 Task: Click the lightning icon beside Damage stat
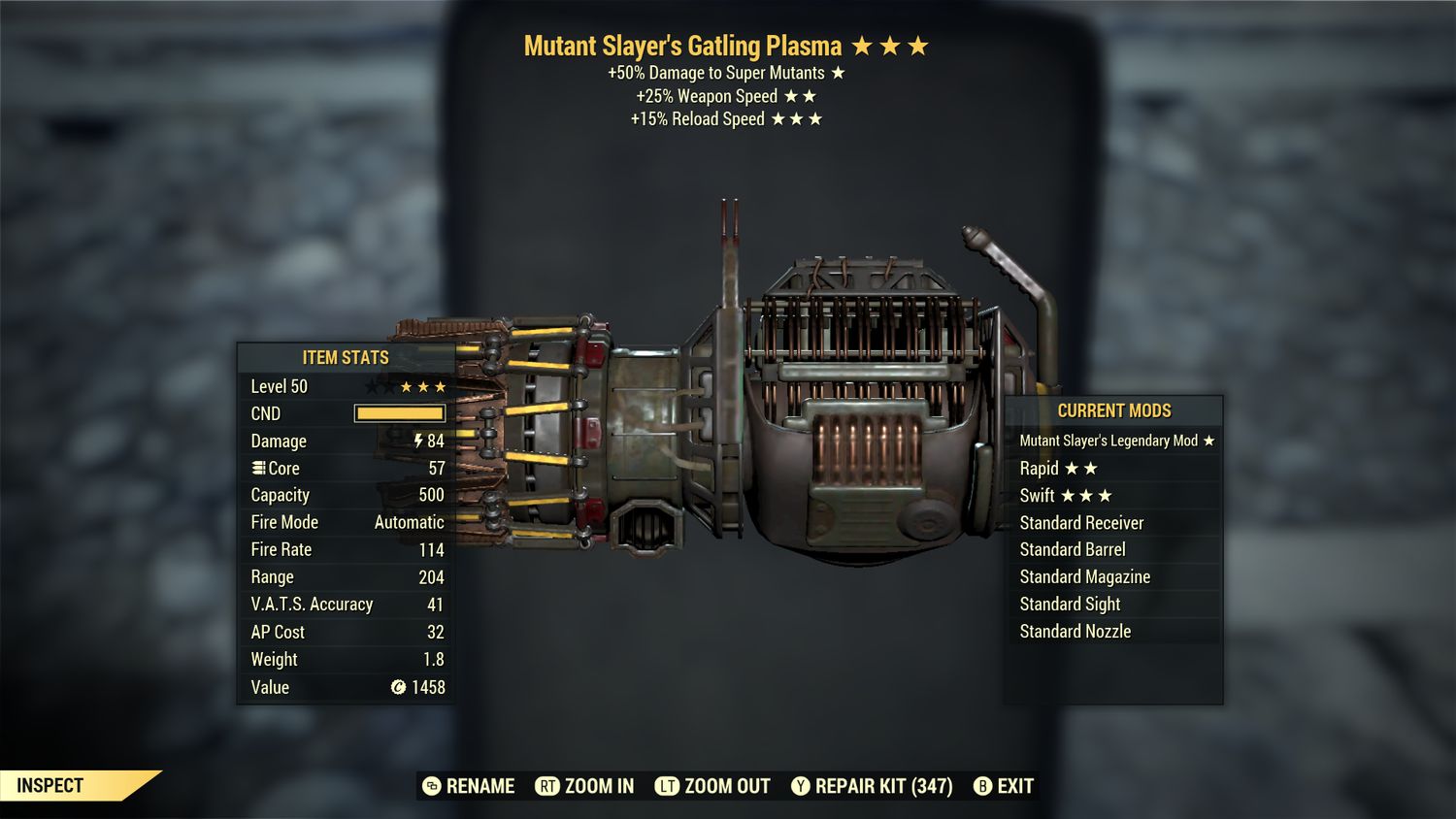(416, 441)
